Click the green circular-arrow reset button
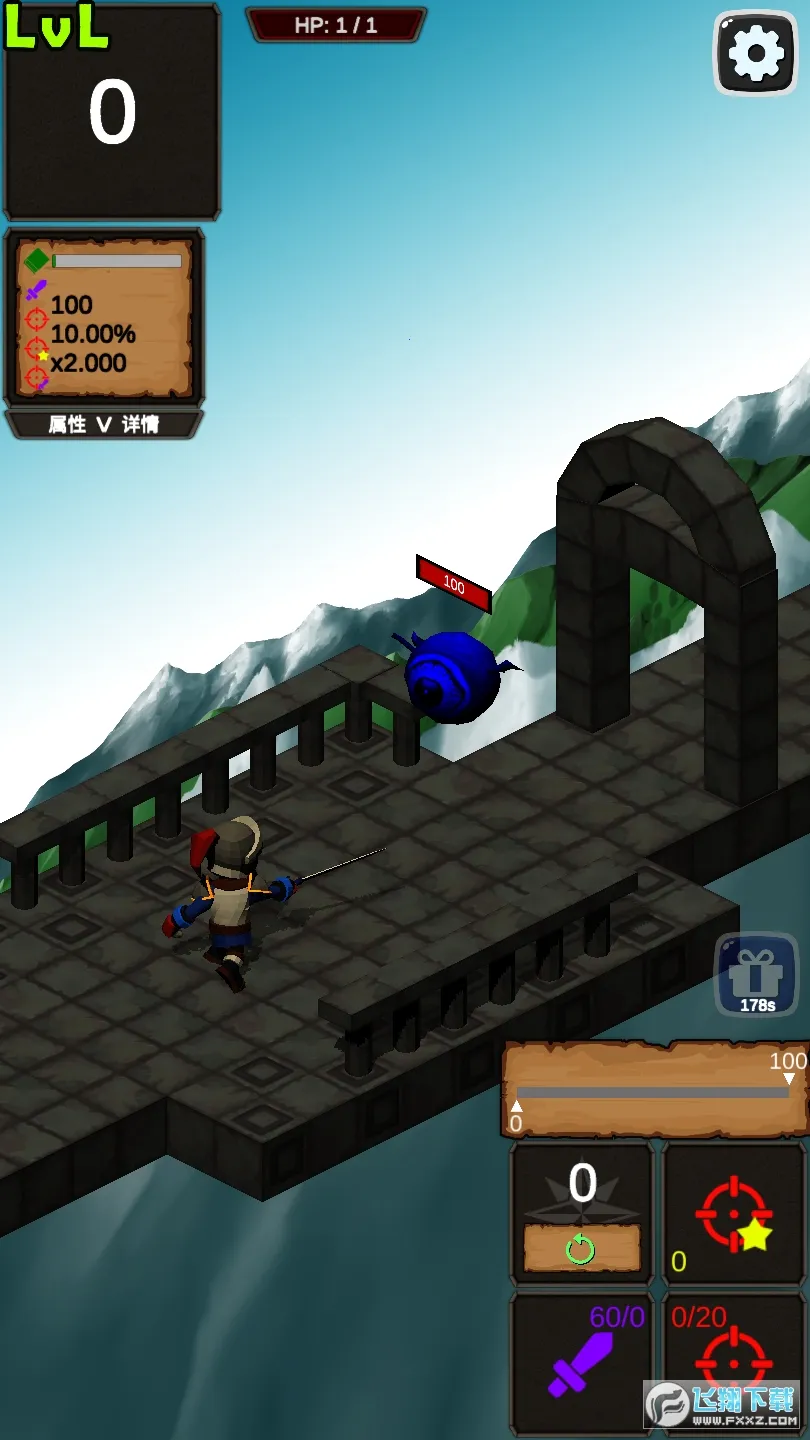 point(581,1249)
